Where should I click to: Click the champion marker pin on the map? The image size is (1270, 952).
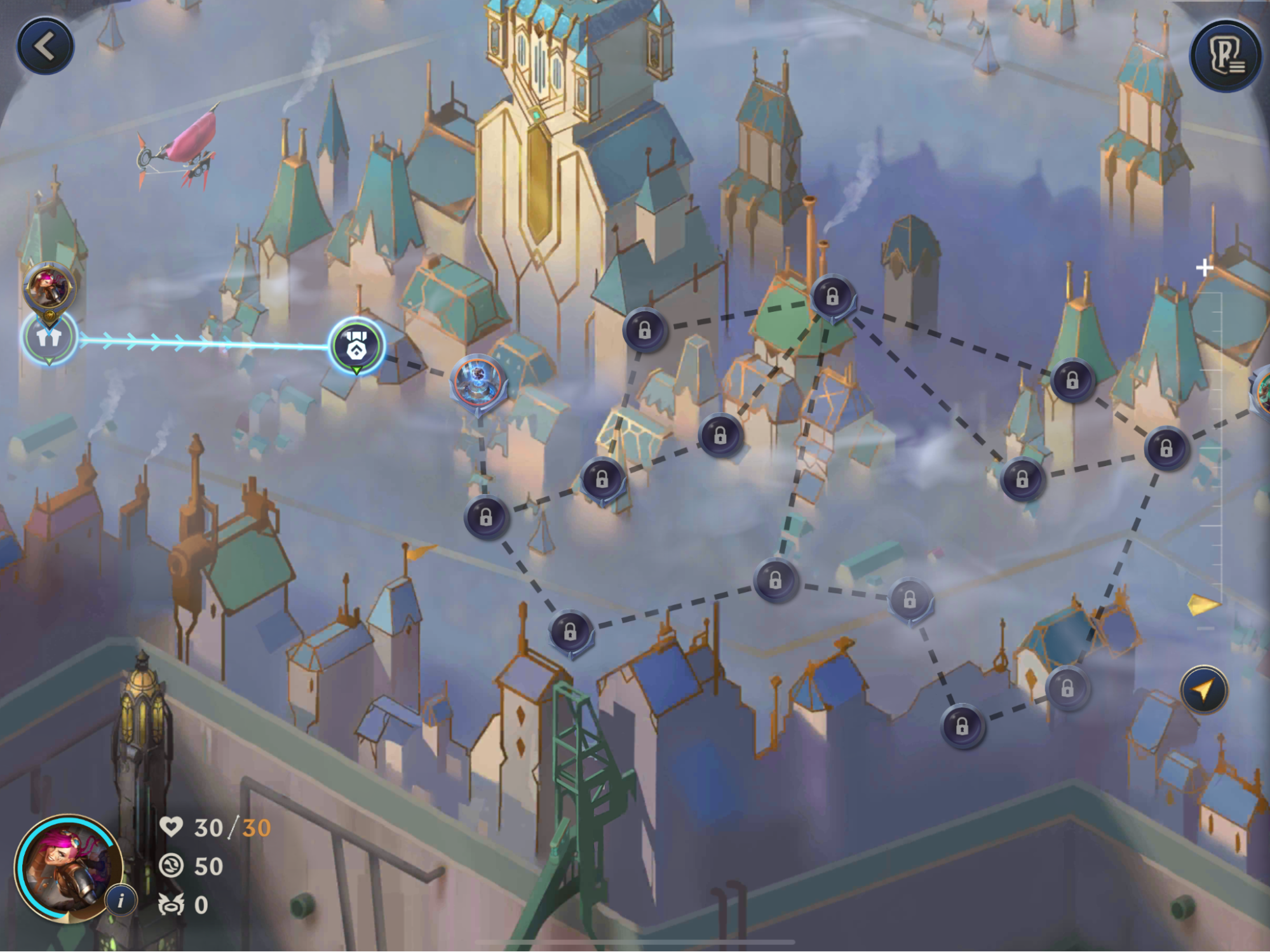tap(49, 287)
